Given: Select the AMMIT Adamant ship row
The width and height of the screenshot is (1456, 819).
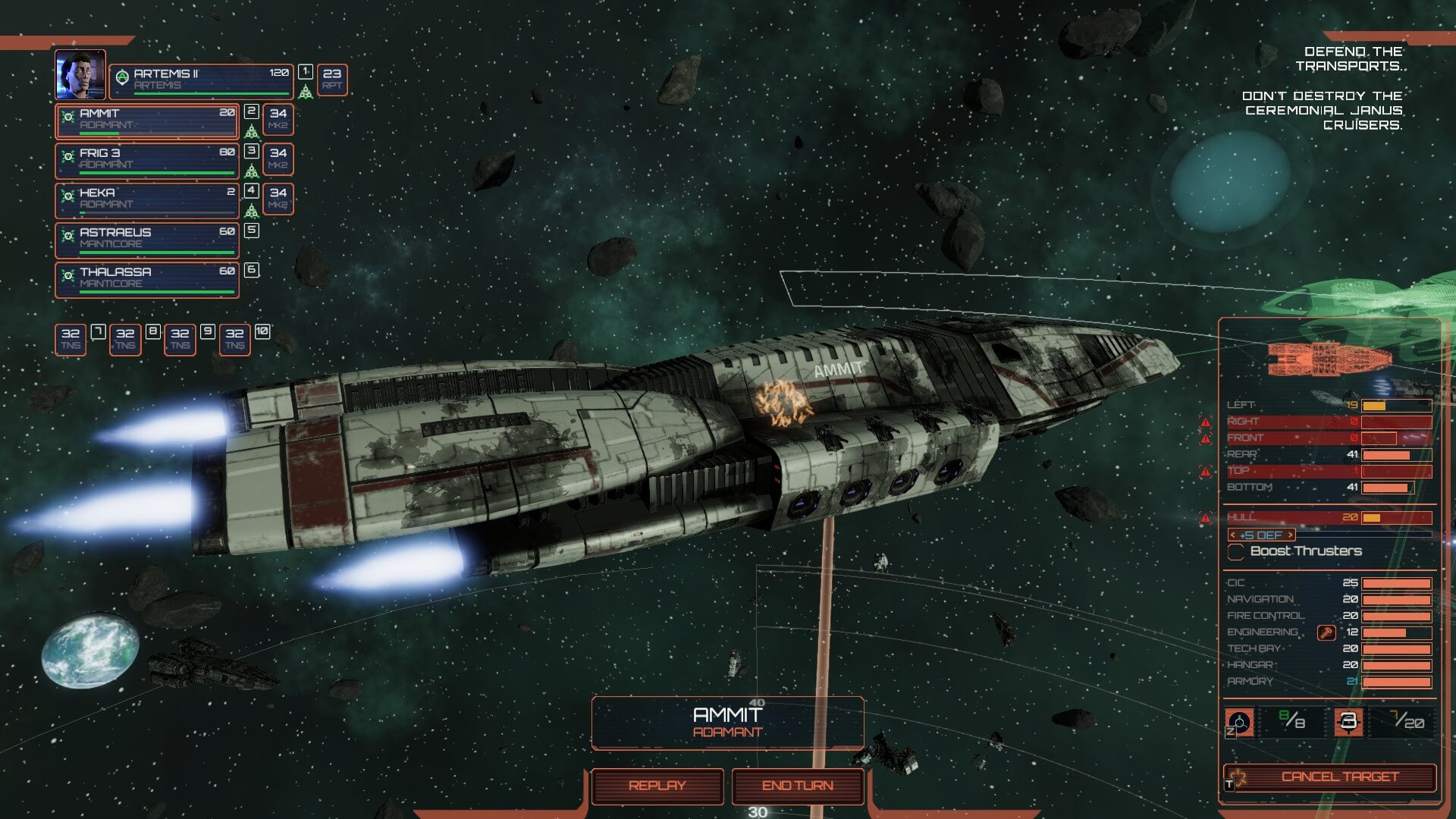Looking at the screenshot, I should 147,121.
